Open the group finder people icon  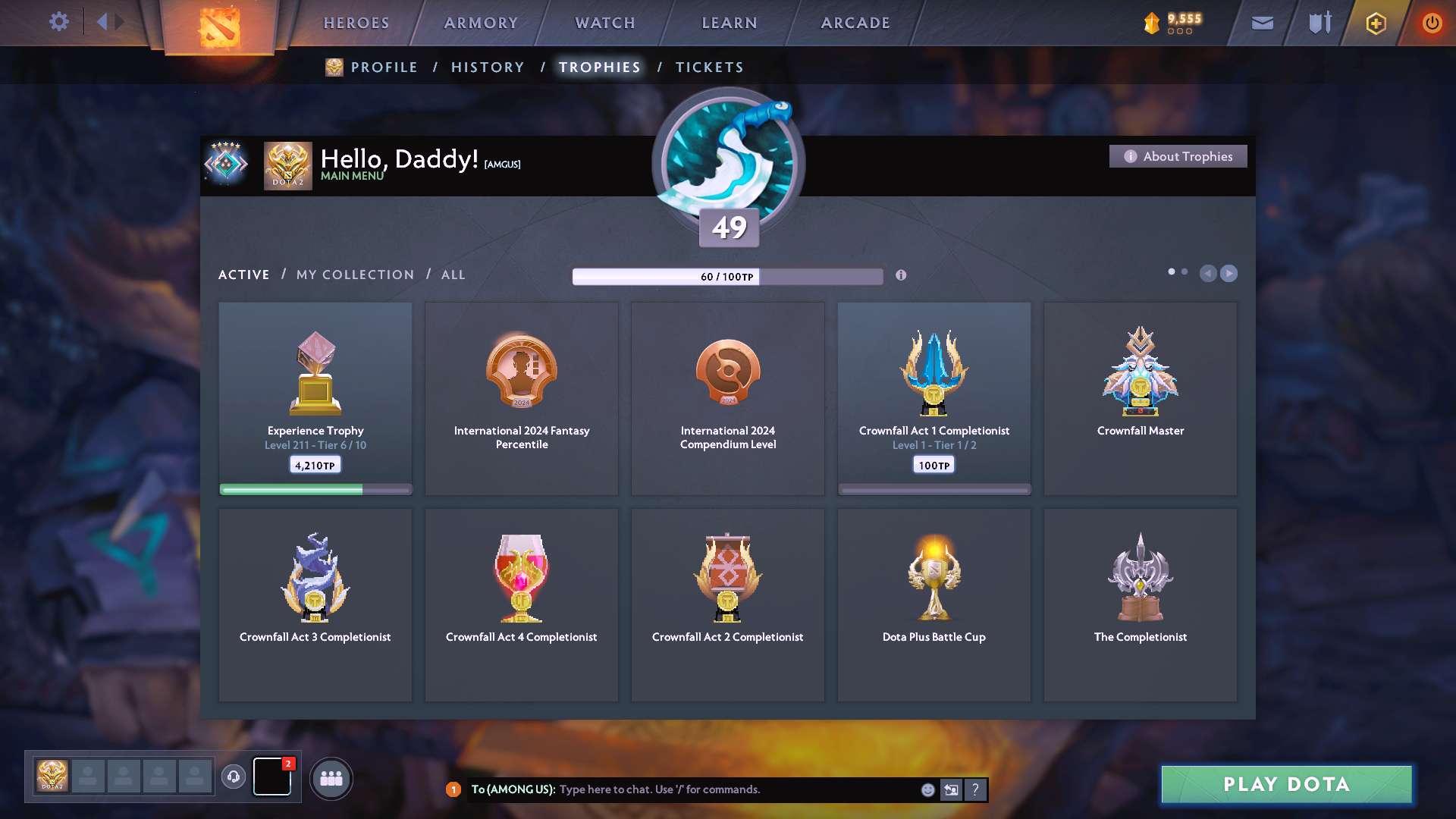coord(331,778)
